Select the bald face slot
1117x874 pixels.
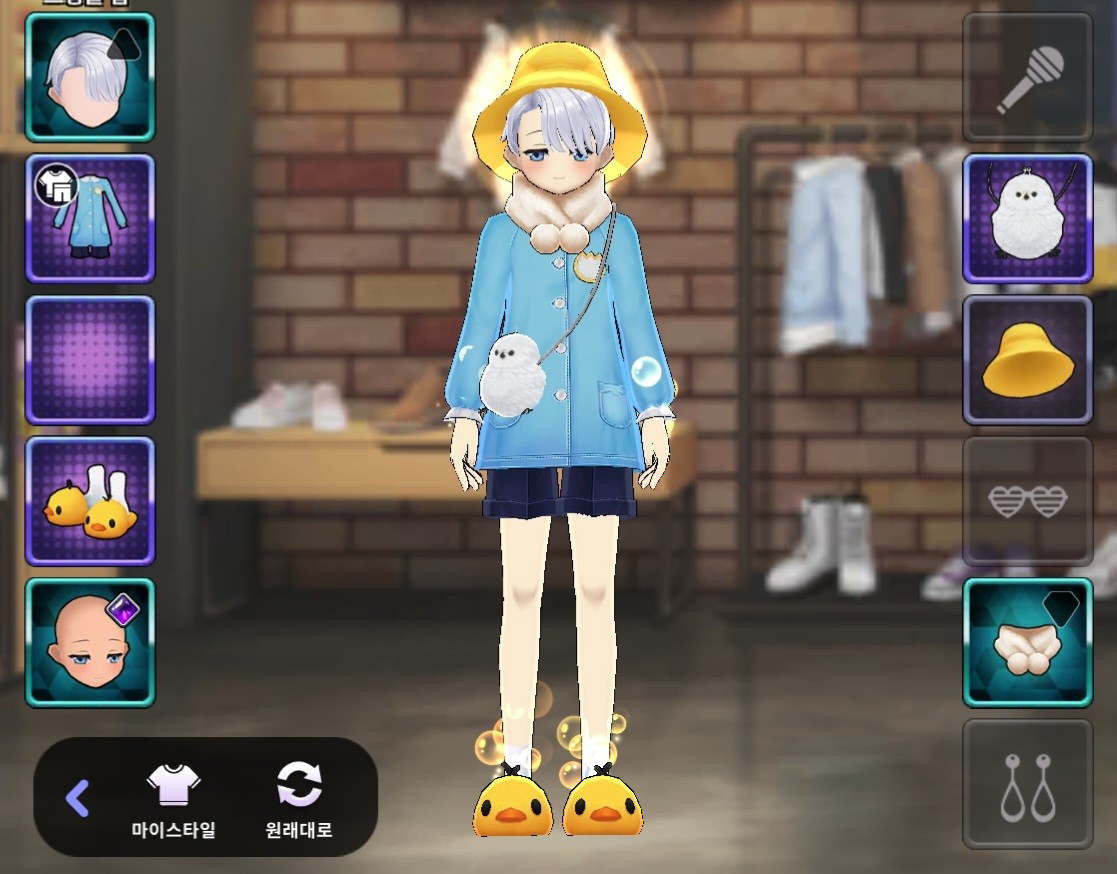tap(90, 642)
